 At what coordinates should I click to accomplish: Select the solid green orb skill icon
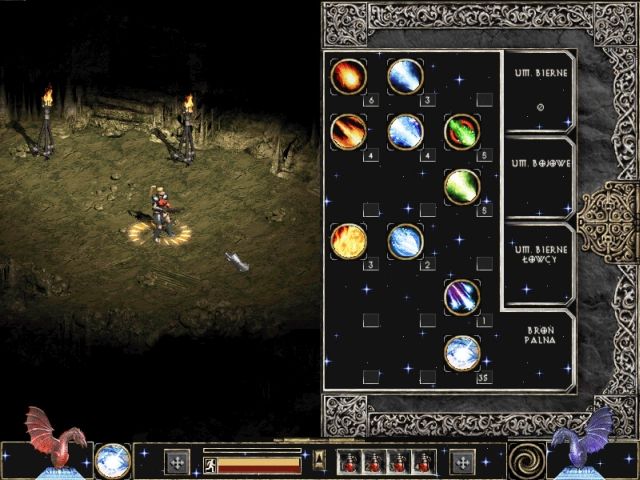coord(462,186)
